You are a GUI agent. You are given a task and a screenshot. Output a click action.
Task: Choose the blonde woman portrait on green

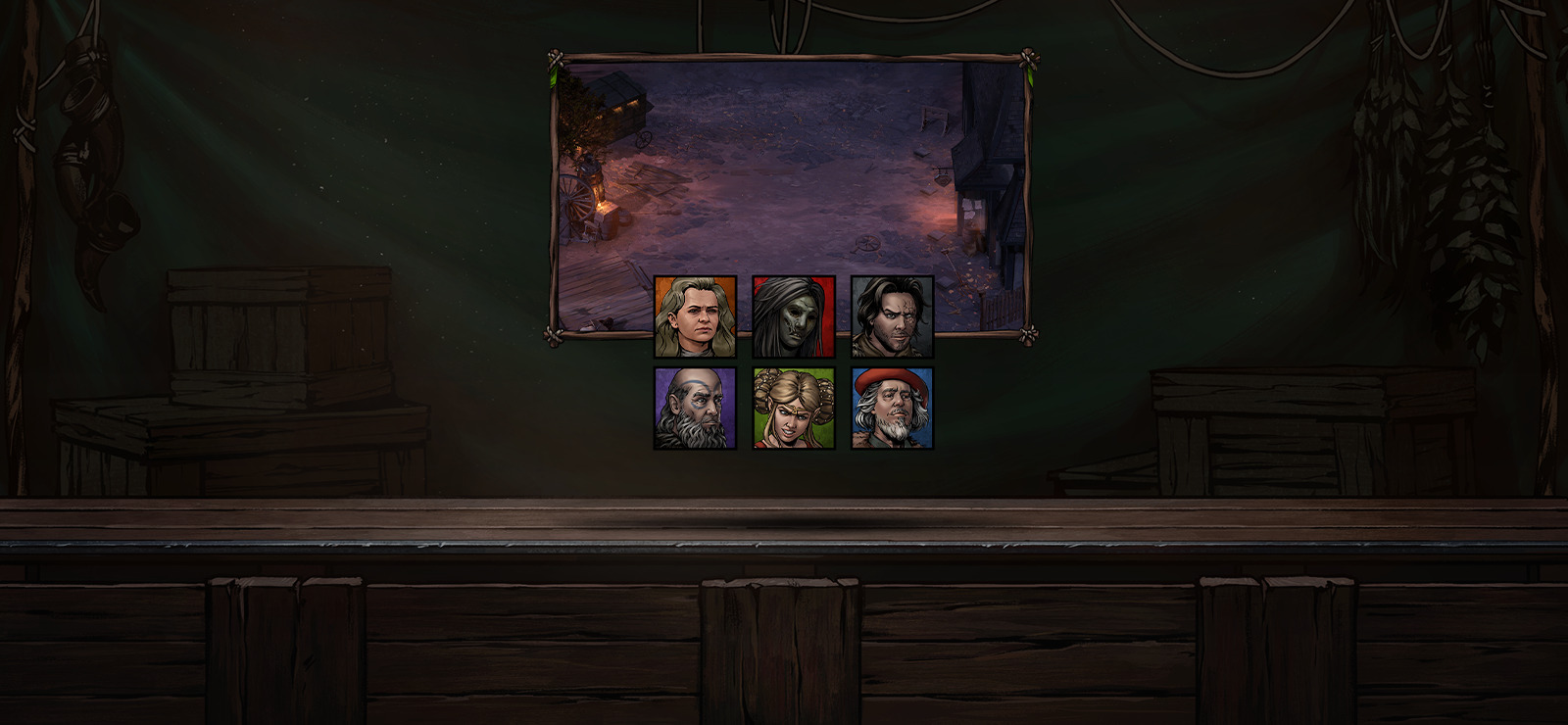(793, 409)
